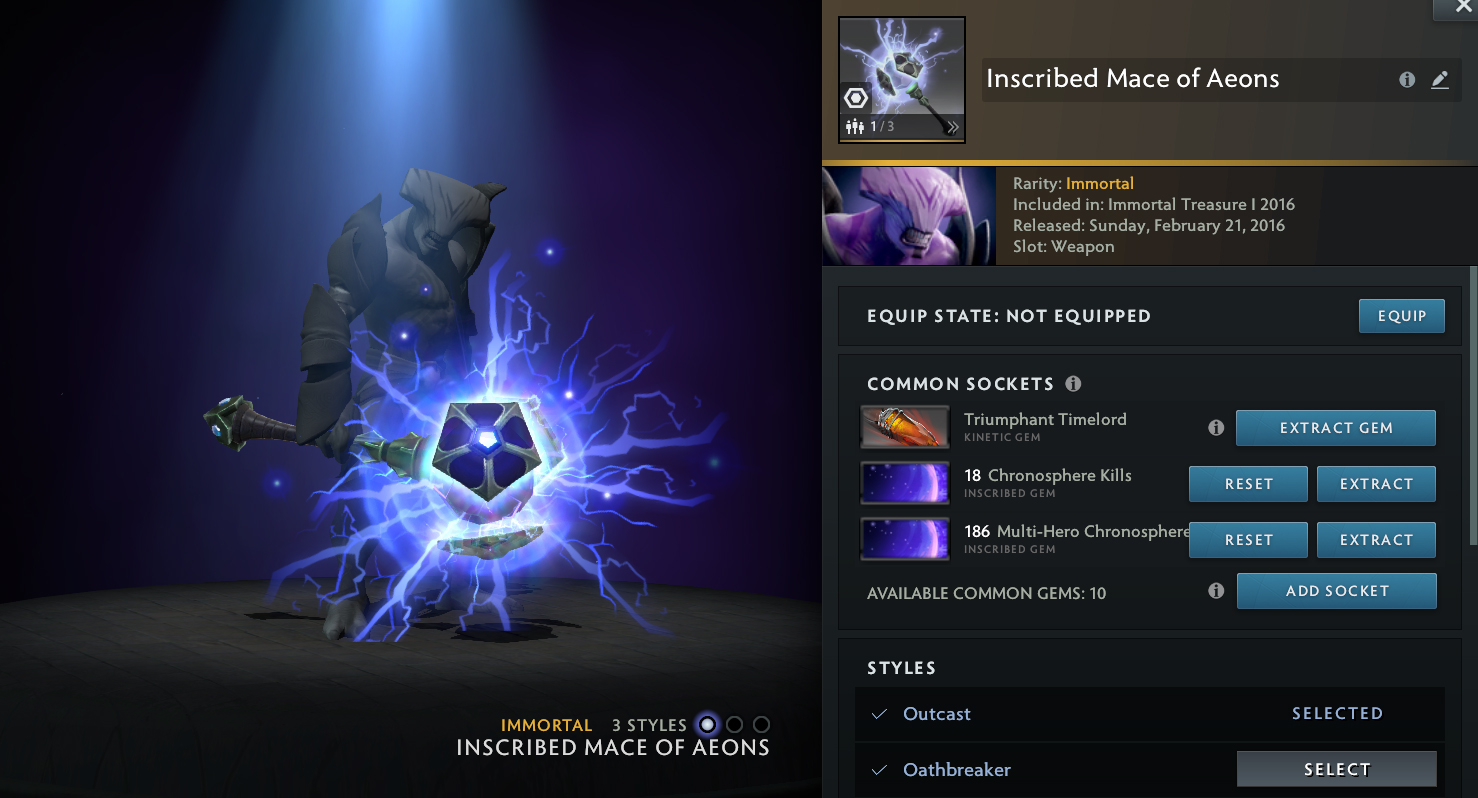1478x798 pixels.
Task: Show info about Common Sockets
Action: [1073, 384]
